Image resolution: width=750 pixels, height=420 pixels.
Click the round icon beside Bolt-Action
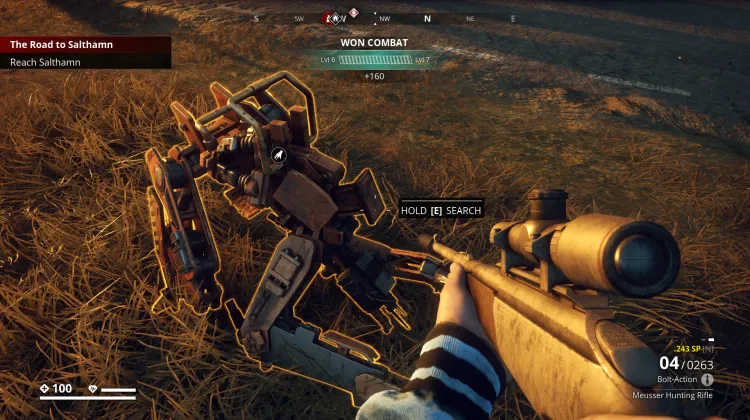(708, 380)
